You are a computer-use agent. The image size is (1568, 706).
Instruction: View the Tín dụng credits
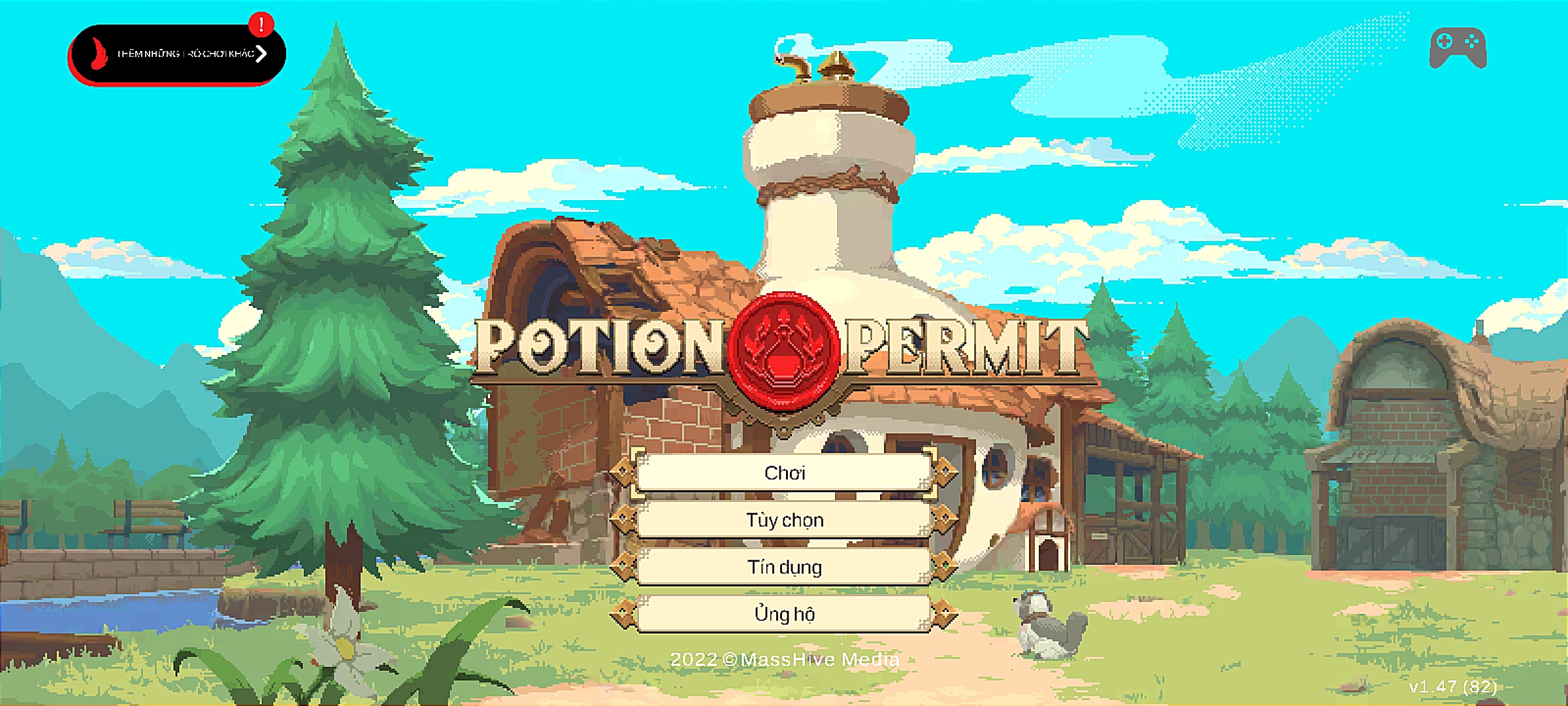pos(784,567)
